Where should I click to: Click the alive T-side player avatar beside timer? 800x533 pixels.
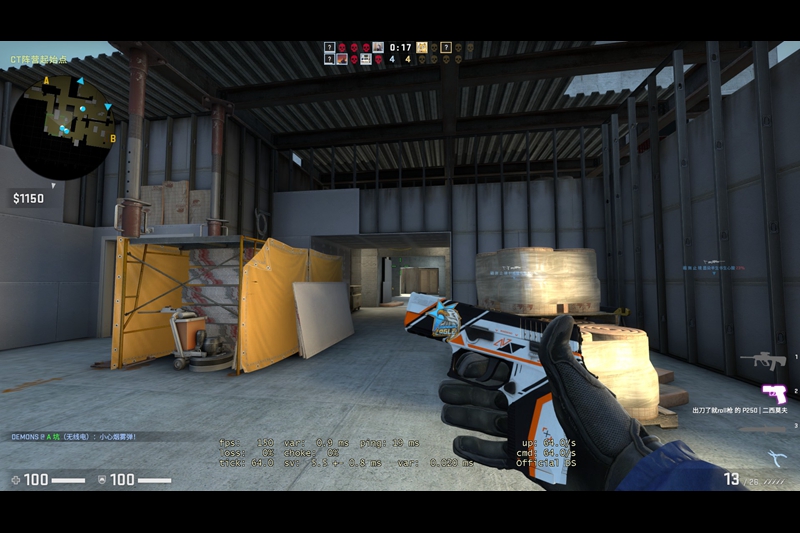pyautogui.click(x=422, y=47)
